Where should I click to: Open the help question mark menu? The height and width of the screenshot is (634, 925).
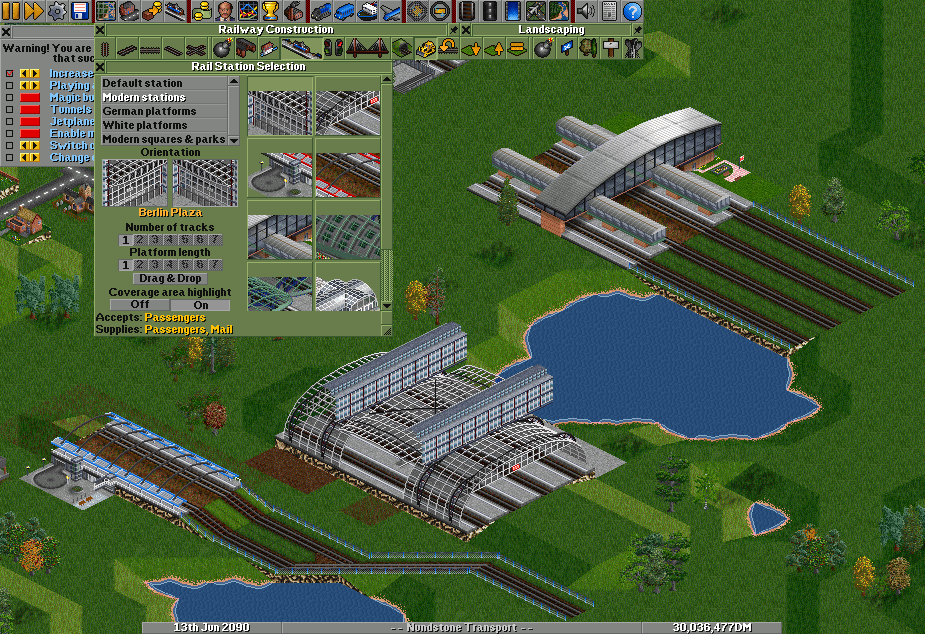[632, 11]
